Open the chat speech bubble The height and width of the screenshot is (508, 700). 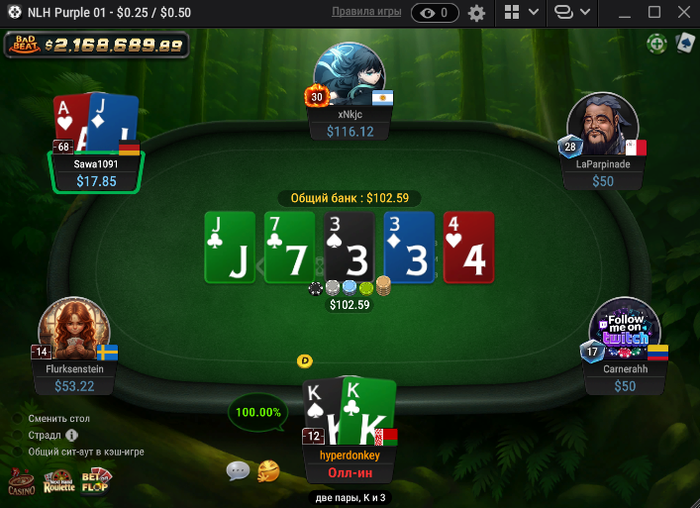[238, 470]
